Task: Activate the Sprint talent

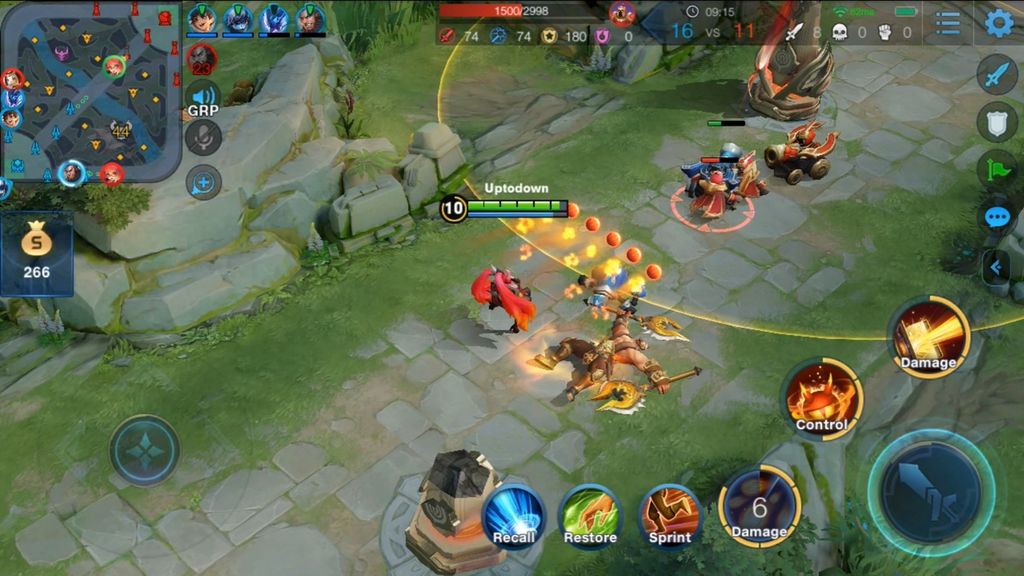Action: point(669,514)
